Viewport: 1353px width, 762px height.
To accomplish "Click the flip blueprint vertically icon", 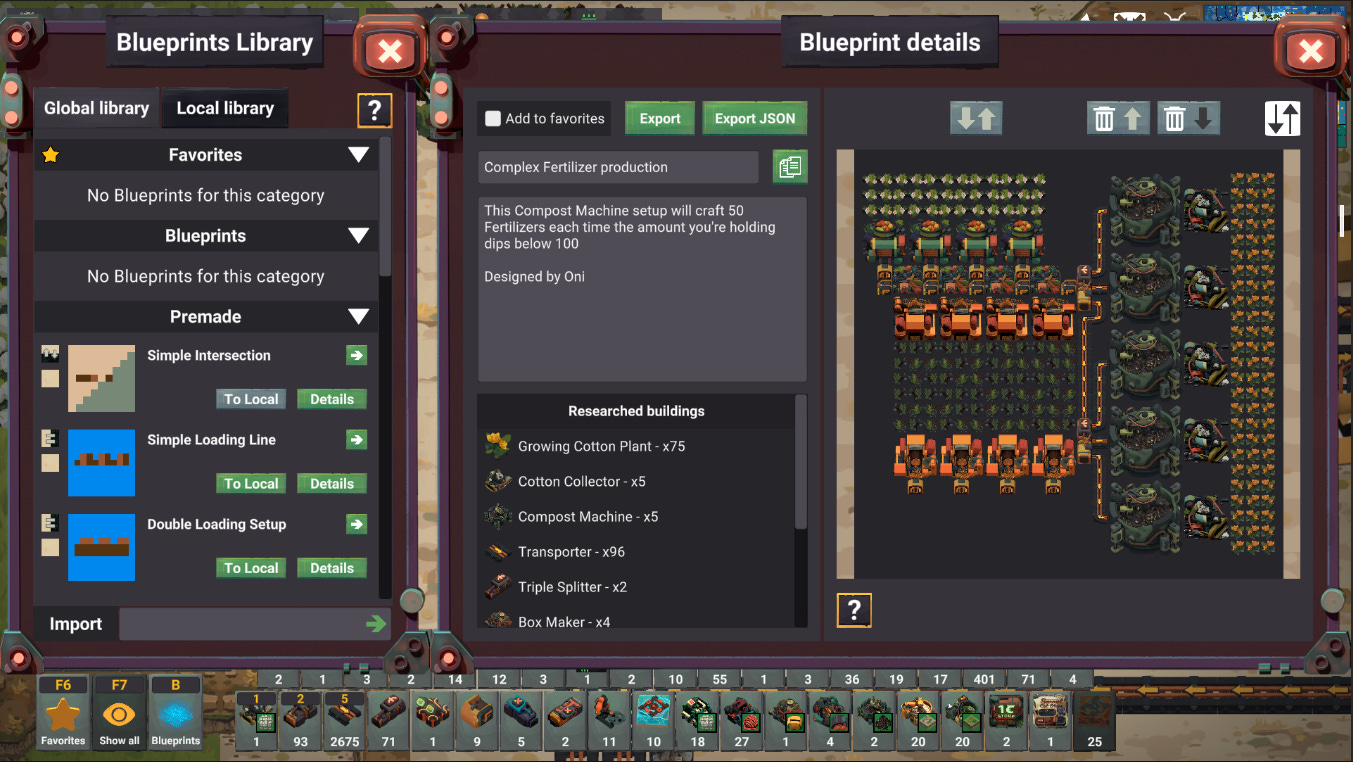I will 1282,118.
